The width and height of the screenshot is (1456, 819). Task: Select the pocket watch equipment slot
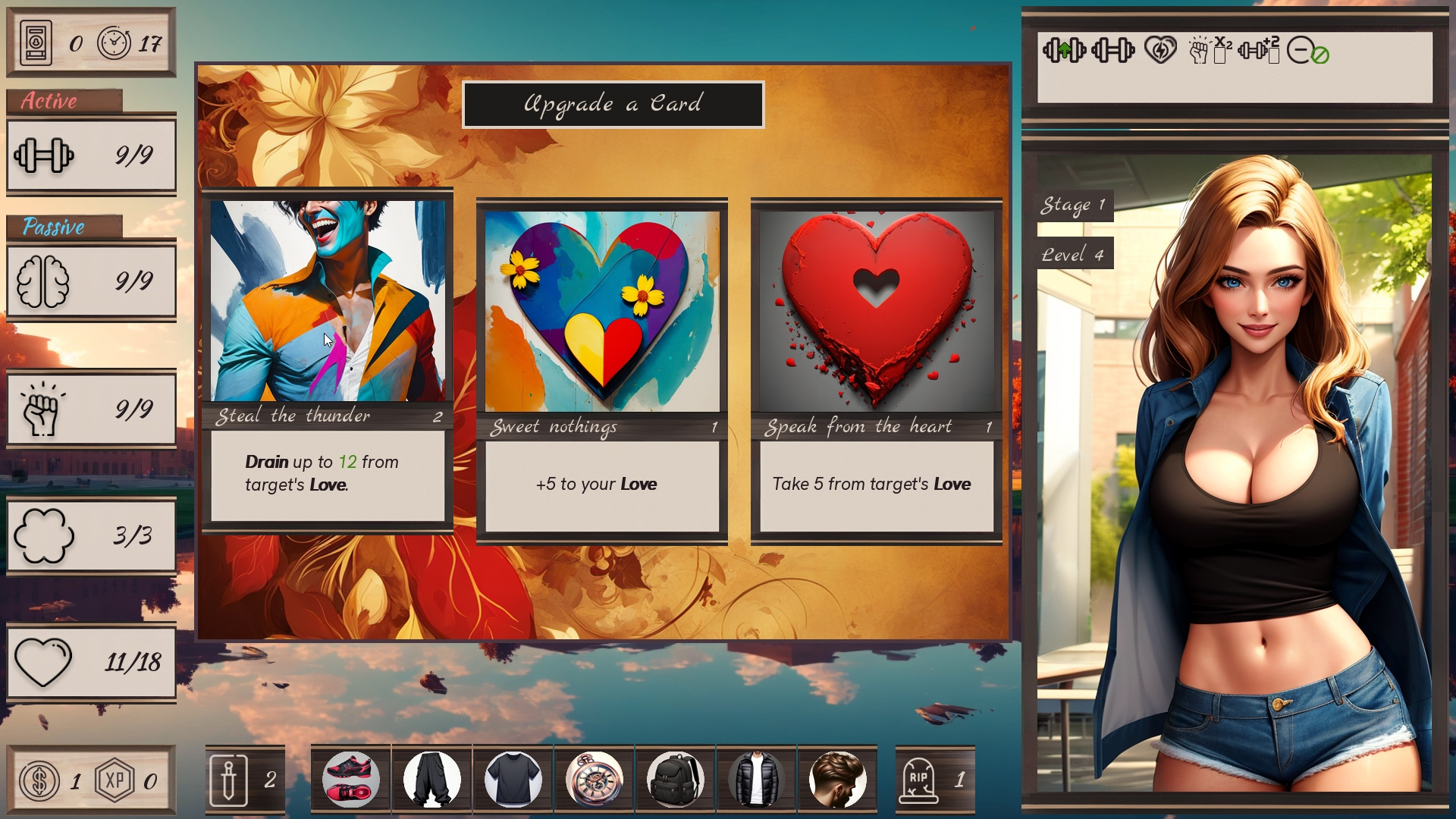(595, 779)
